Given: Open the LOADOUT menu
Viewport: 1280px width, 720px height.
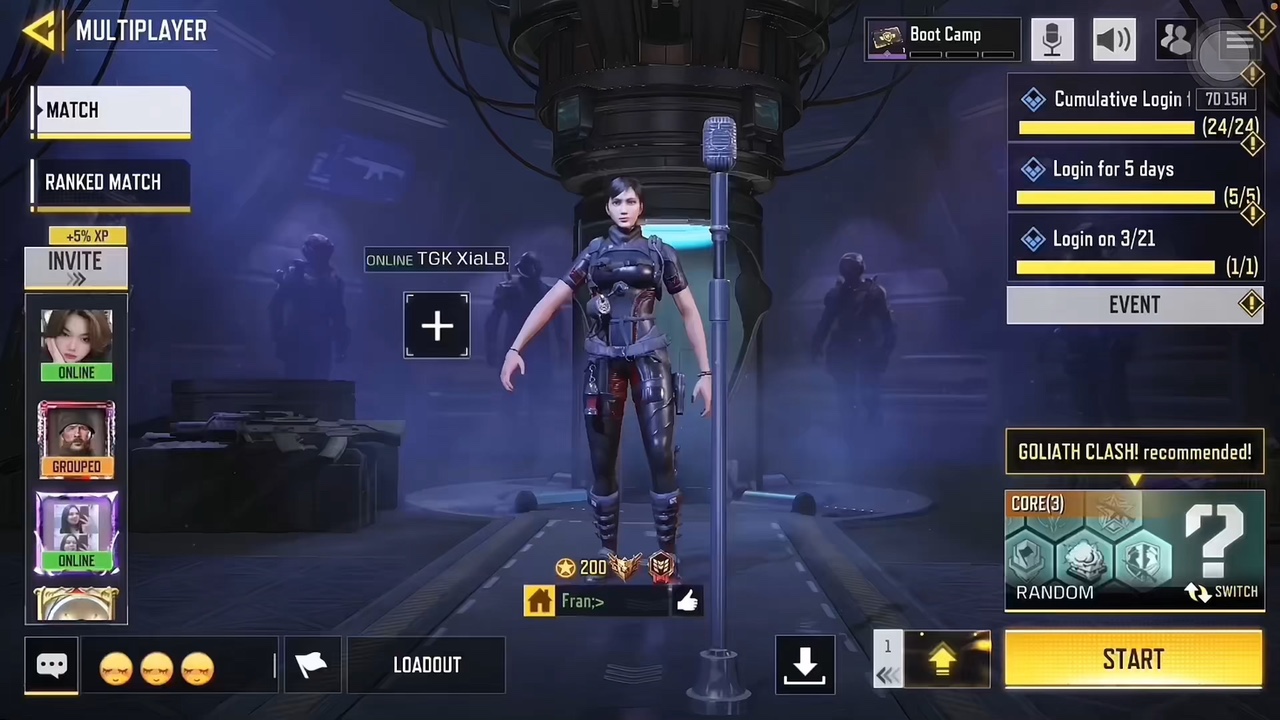Looking at the screenshot, I should (x=427, y=665).
